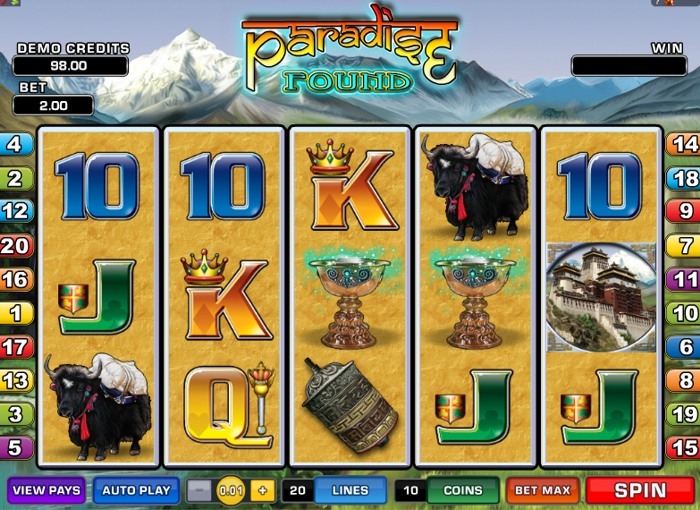Activate payline 6 indicator
Image resolution: width=700 pixels, height=510 pixels.
[x=684, y=347]
